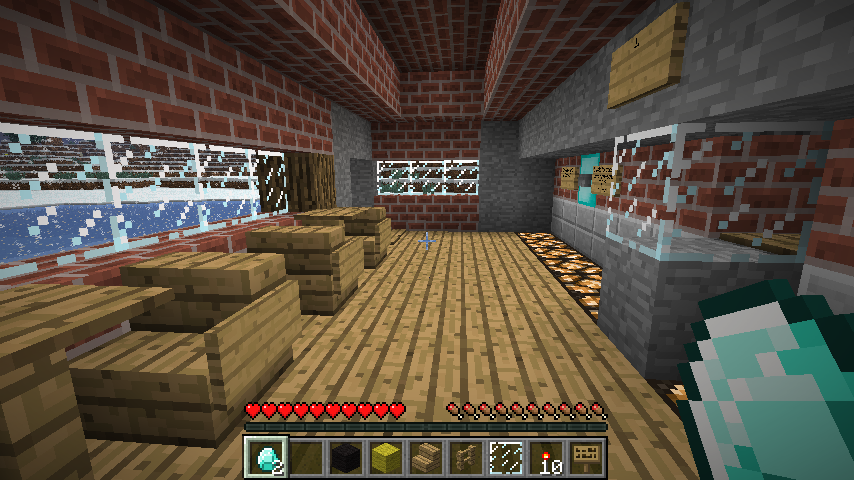Pick the wooden stairs hotbar slot
The width and height of the screenshot is (854, 480).
(426, 457)
